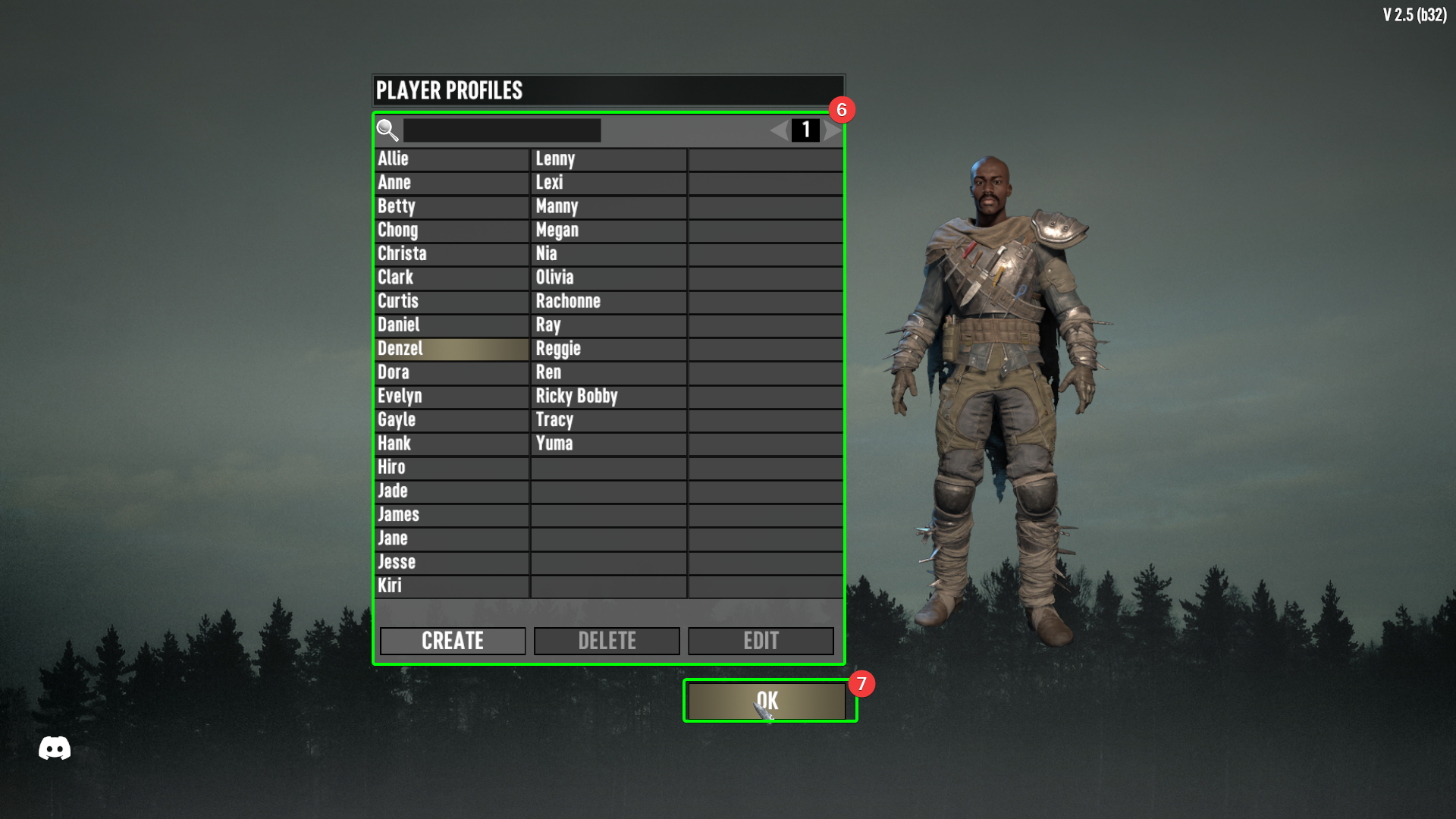Image resolution: width=1456 pixels, height=819 pixels.
Task: Select the Yuma profile
Action: click(607, 444)
